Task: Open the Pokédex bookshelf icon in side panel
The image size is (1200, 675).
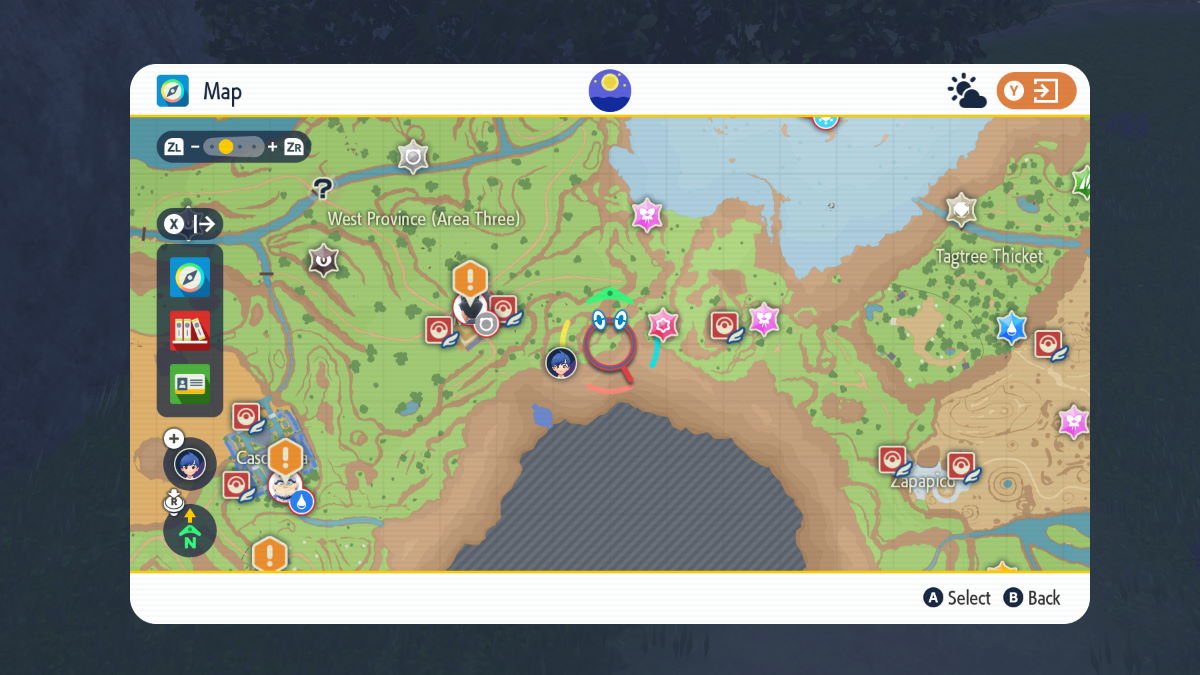Action: point(190,330)
